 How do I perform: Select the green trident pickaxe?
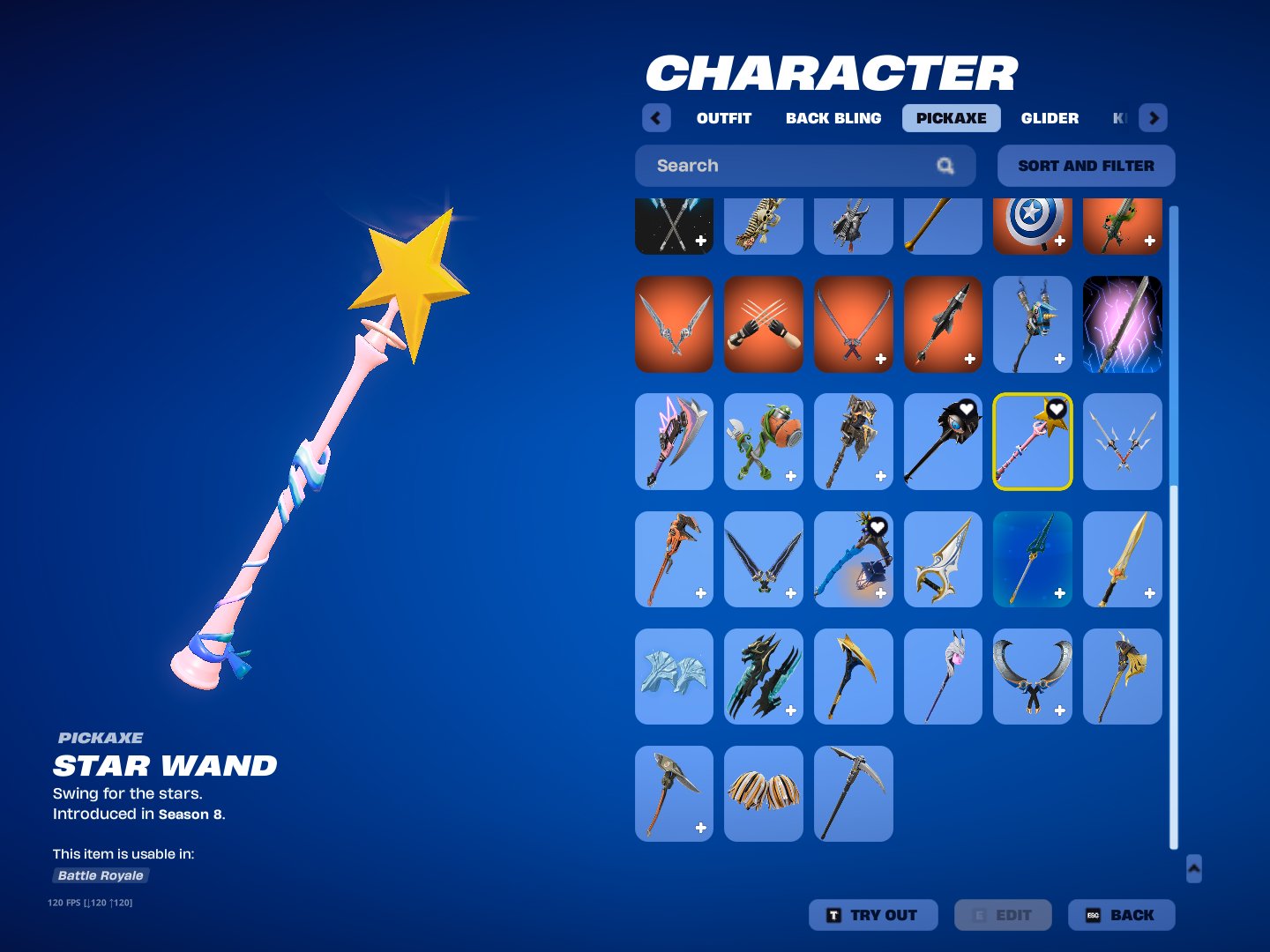coord(1033,559)
